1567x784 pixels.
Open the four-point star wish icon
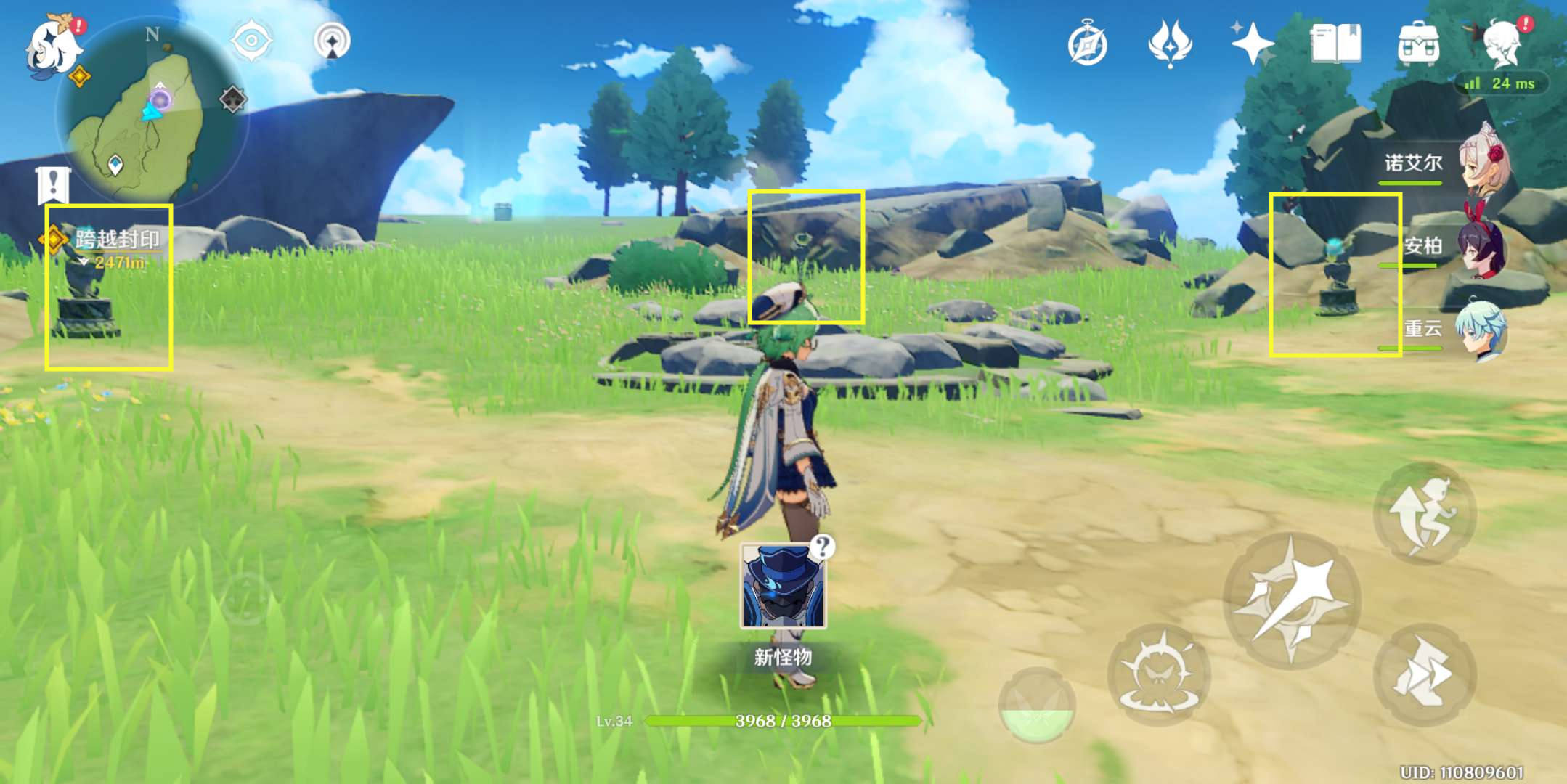click(1252, 44)
